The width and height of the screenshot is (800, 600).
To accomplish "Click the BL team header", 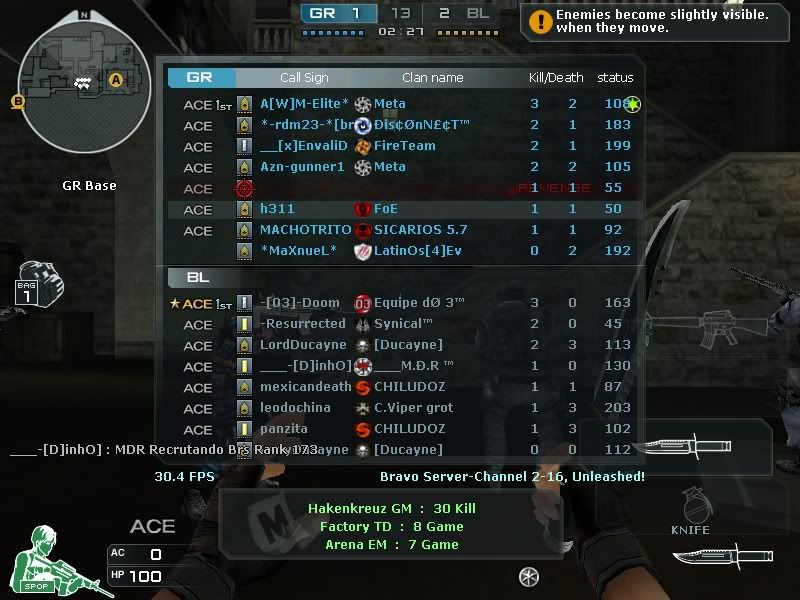I will tap(198, 277).
